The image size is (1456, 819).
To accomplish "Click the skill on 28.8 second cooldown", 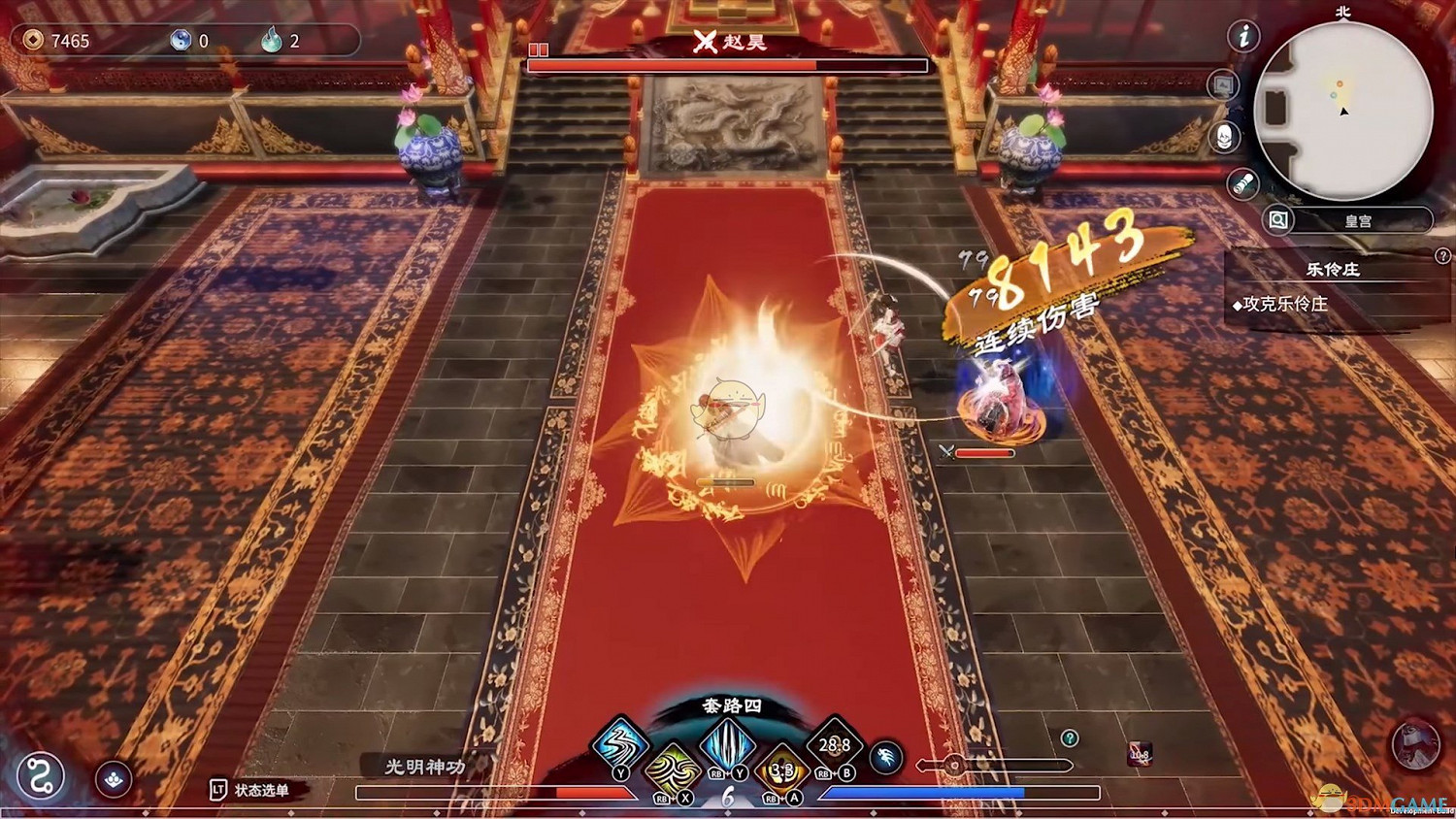I will pos(836,745).
